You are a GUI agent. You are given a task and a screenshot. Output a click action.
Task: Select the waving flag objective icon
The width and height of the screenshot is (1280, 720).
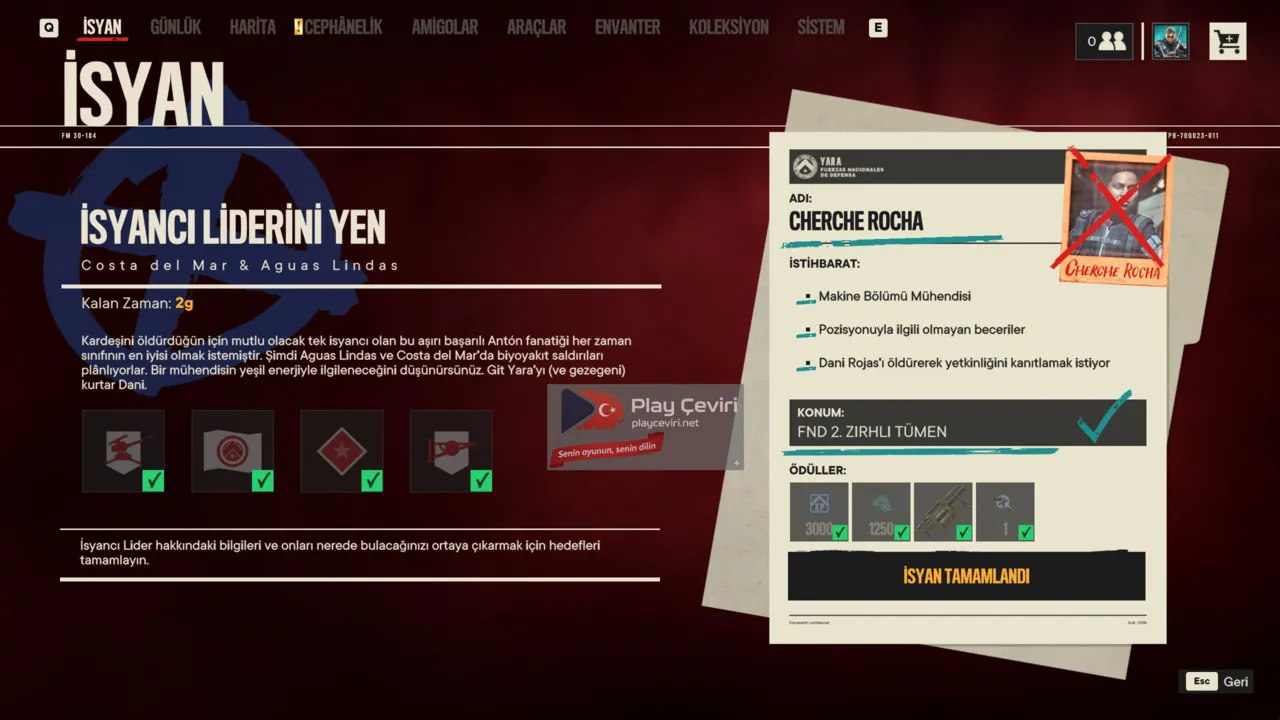coord(232,451)
